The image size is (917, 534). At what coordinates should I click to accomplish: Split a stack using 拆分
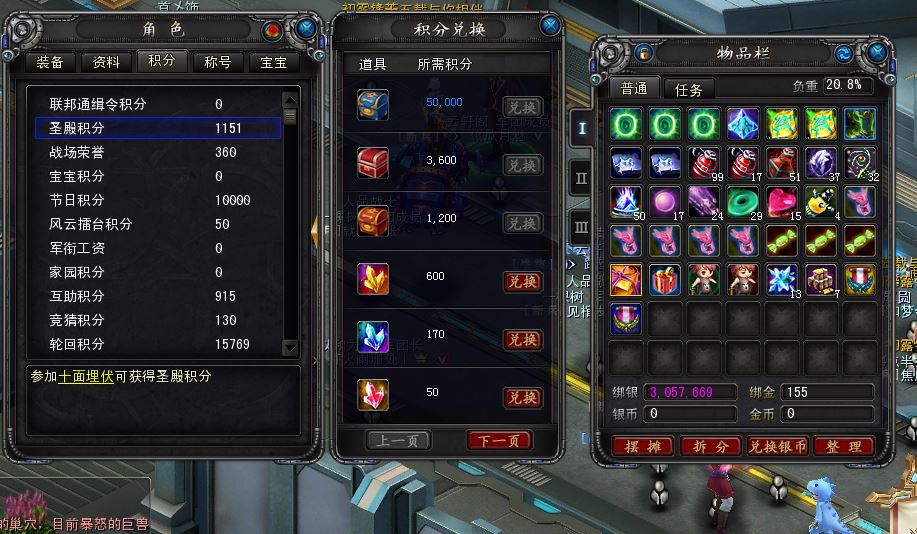(x=709, y=447)
